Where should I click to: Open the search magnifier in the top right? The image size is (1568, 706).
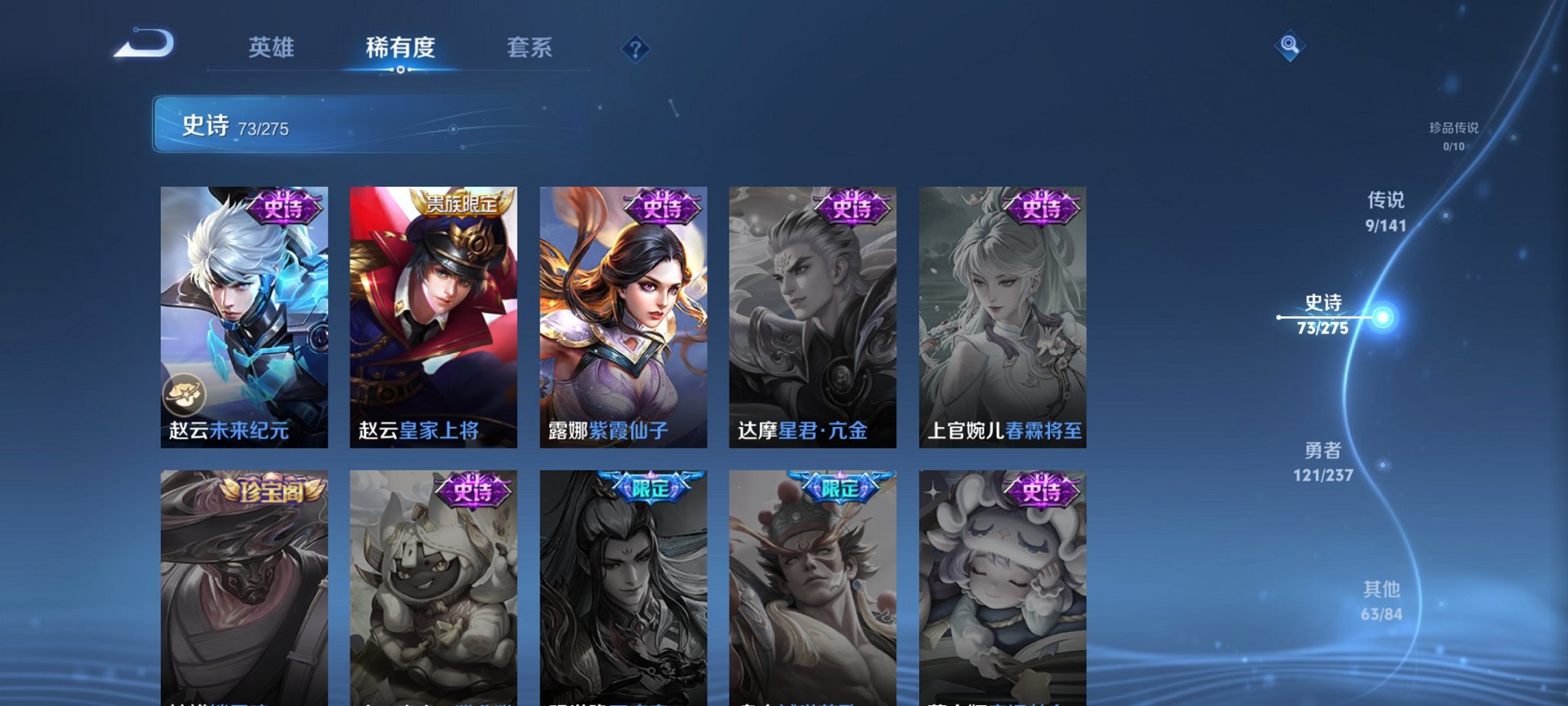pyautogui.click(x=1291, y=45)
